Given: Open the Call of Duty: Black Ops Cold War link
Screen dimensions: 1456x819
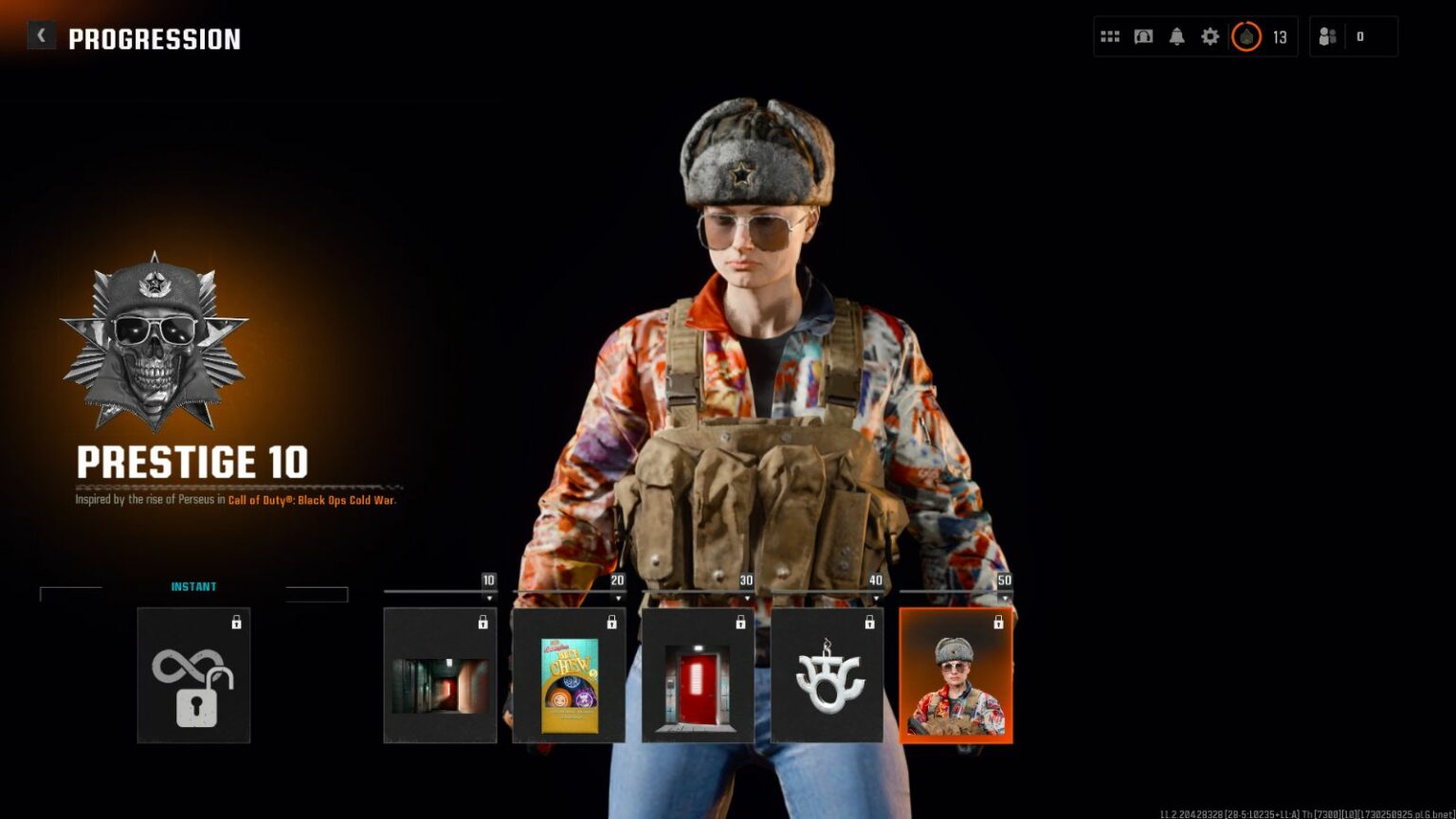Looking at the screenshot, I should (310, 500).
